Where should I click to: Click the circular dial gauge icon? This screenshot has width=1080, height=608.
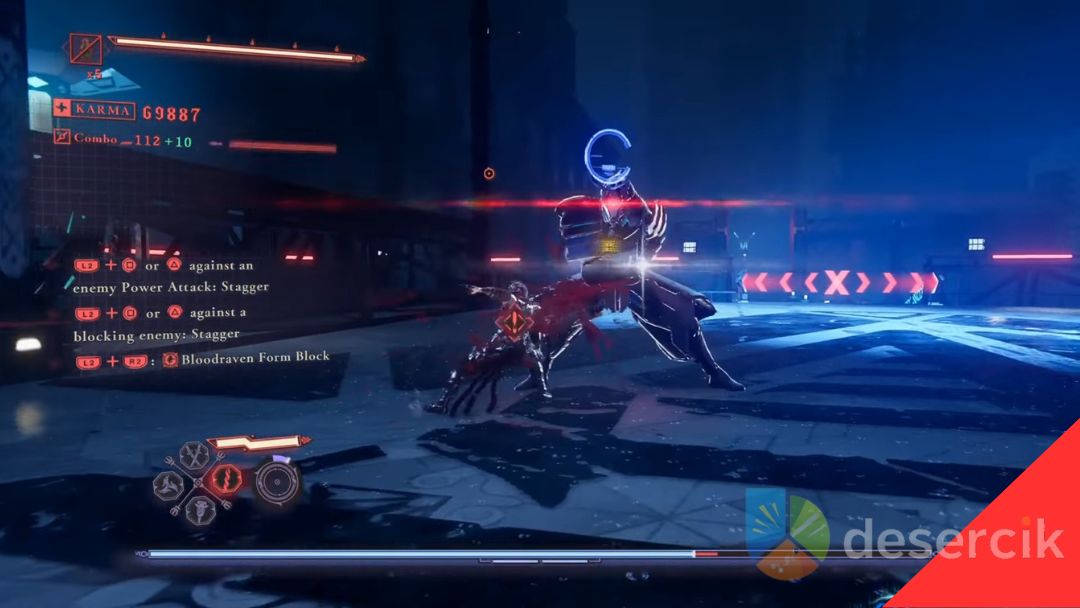pyautogui.click(x=276, y=481)
